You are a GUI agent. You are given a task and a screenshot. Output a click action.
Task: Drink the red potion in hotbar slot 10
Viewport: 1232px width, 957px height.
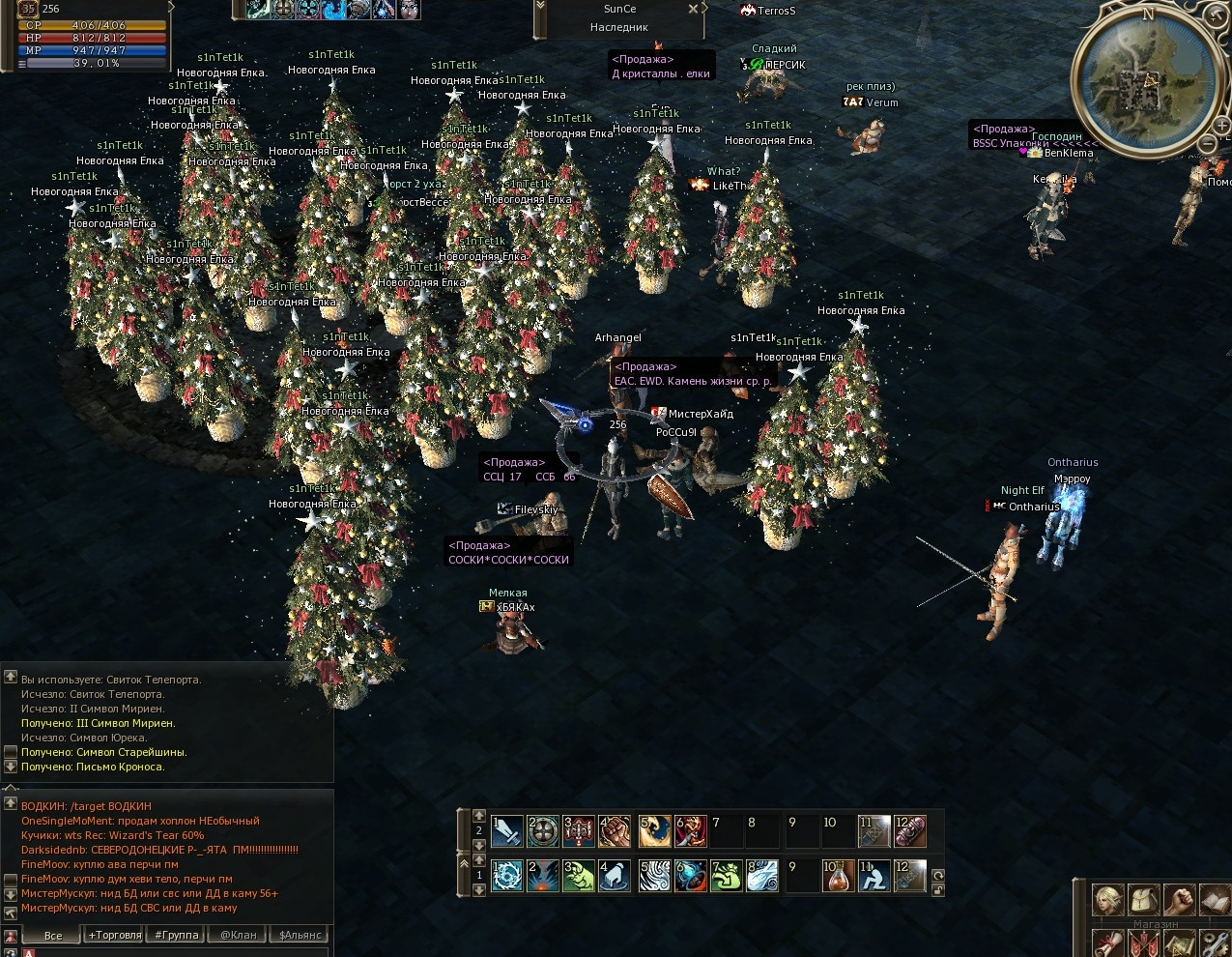pos(838,876)
